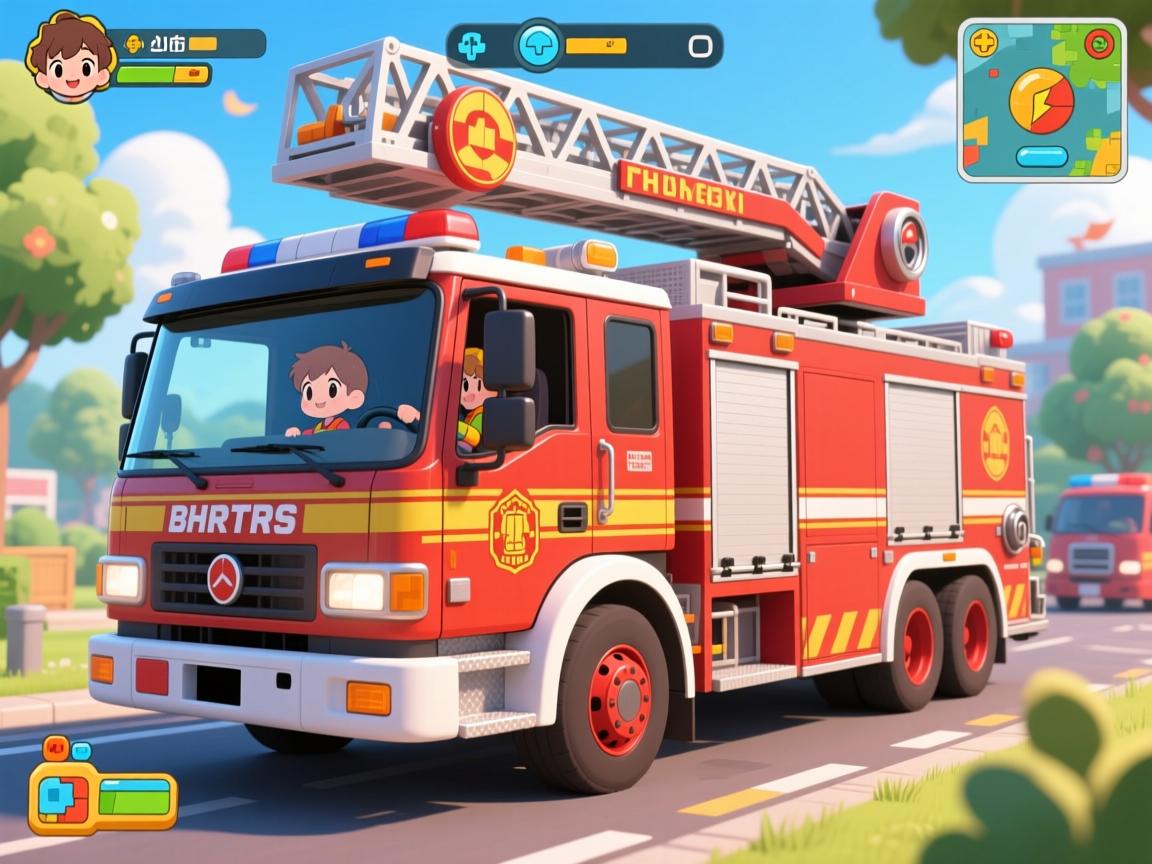Image resolution: width=1152 pixels, height=864 pixels.
Task: Open the player avatar portrait
Action: pyautogui.click(x=70, y=56)
